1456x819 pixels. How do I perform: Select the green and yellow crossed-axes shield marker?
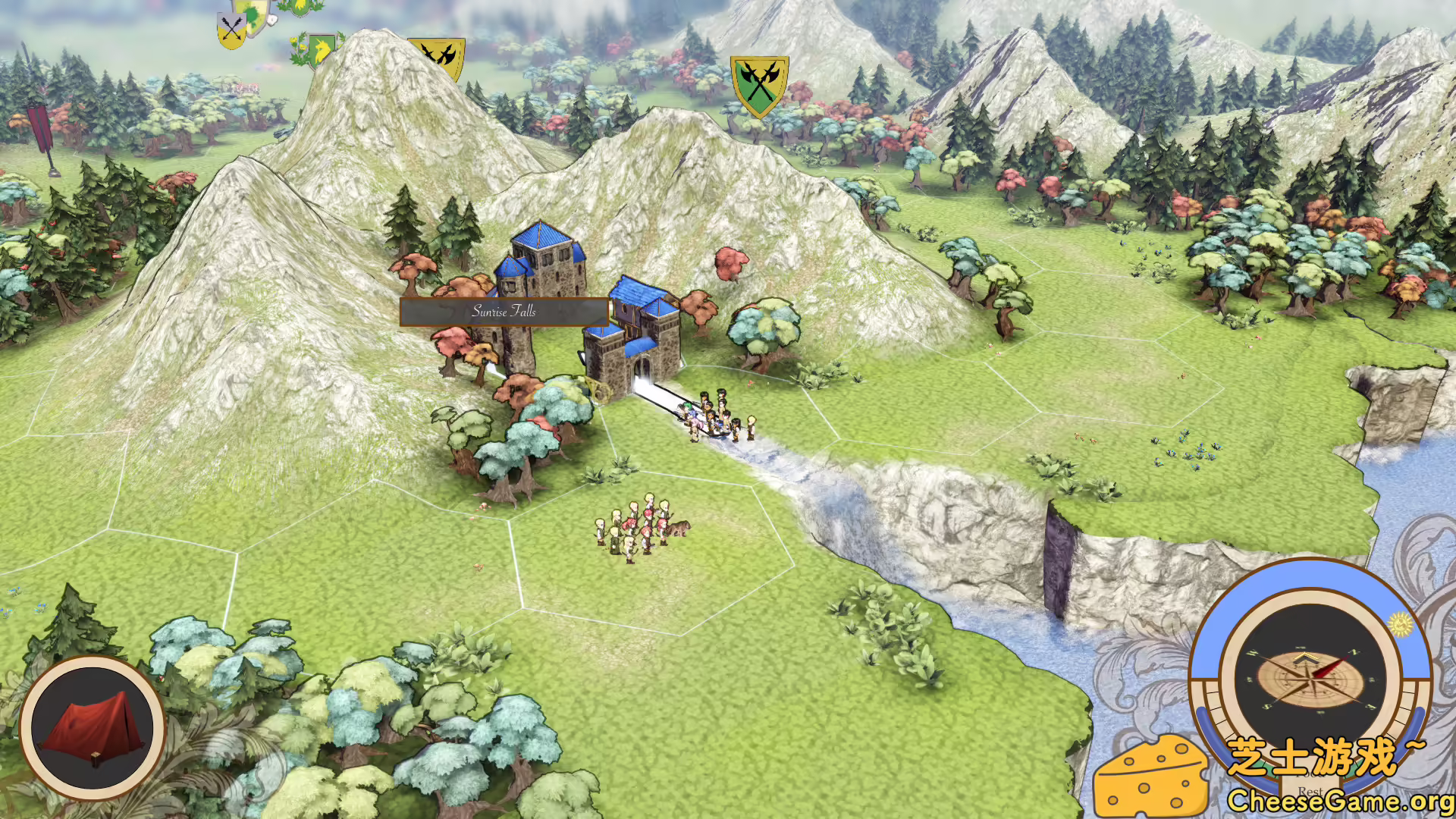[759, 84]
